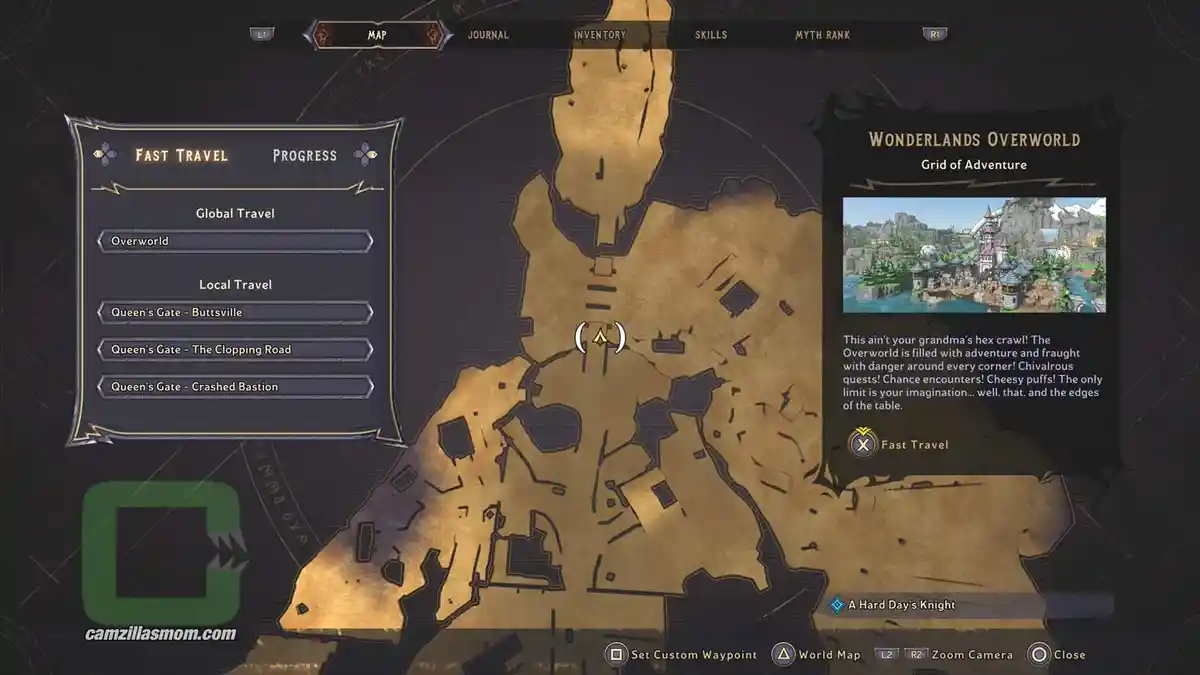The width and height of the screenshot is (1200, 675).
Task: Select the Map tab
Action: 377,35
